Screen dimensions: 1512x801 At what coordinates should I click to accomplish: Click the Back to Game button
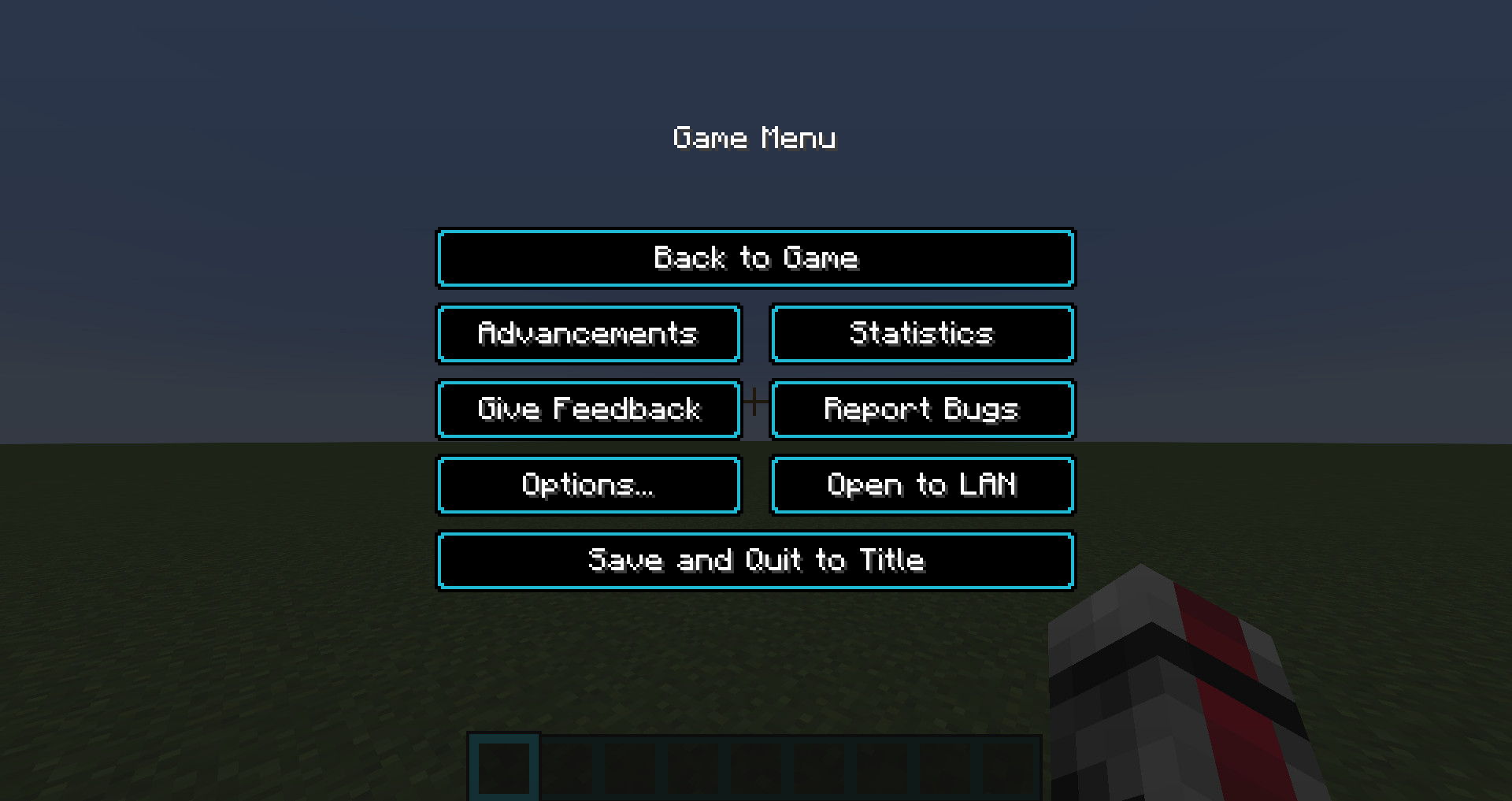754,258
